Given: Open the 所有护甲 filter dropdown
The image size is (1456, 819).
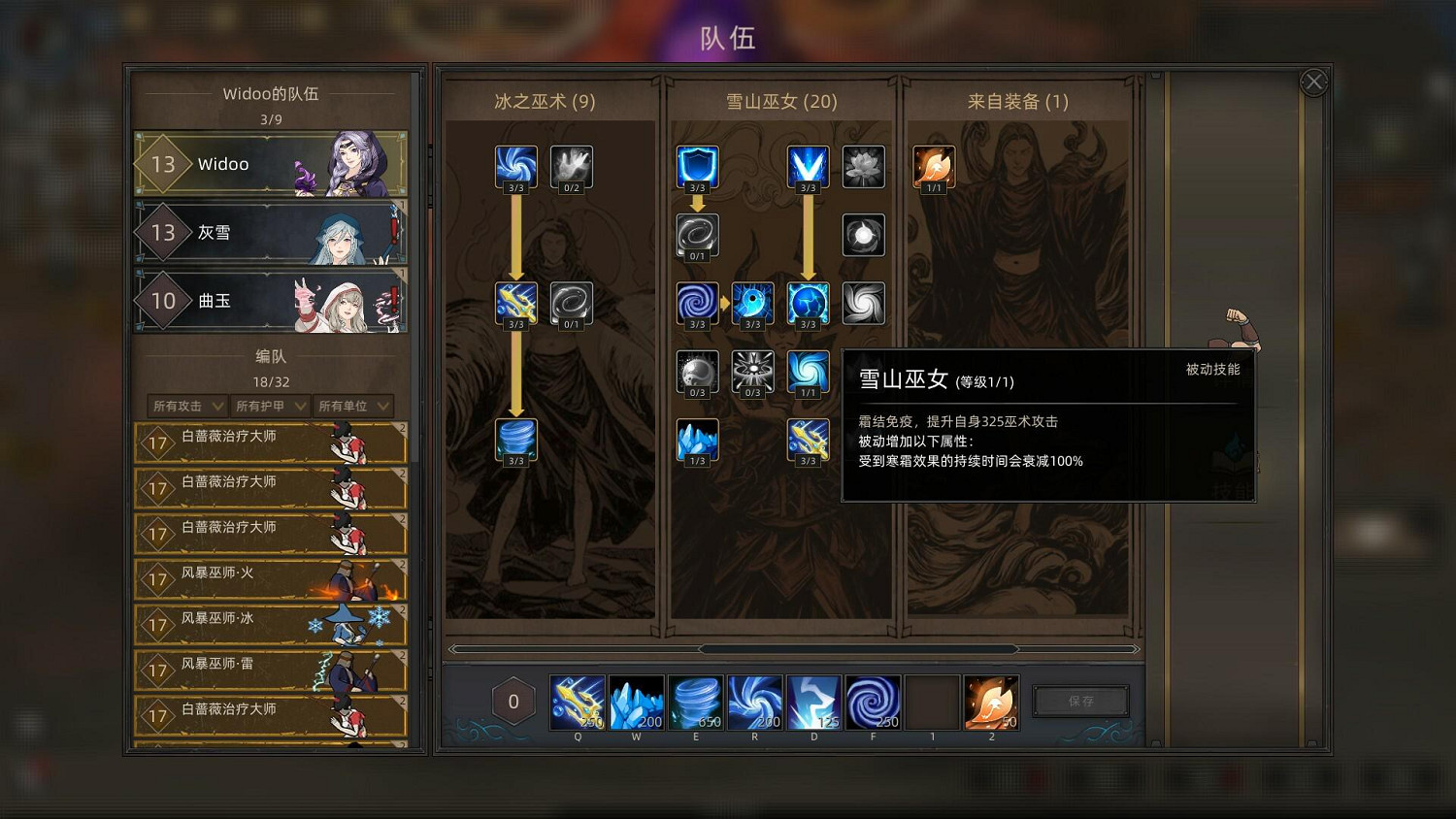Looking at the screenshot, I should (269, 406).
